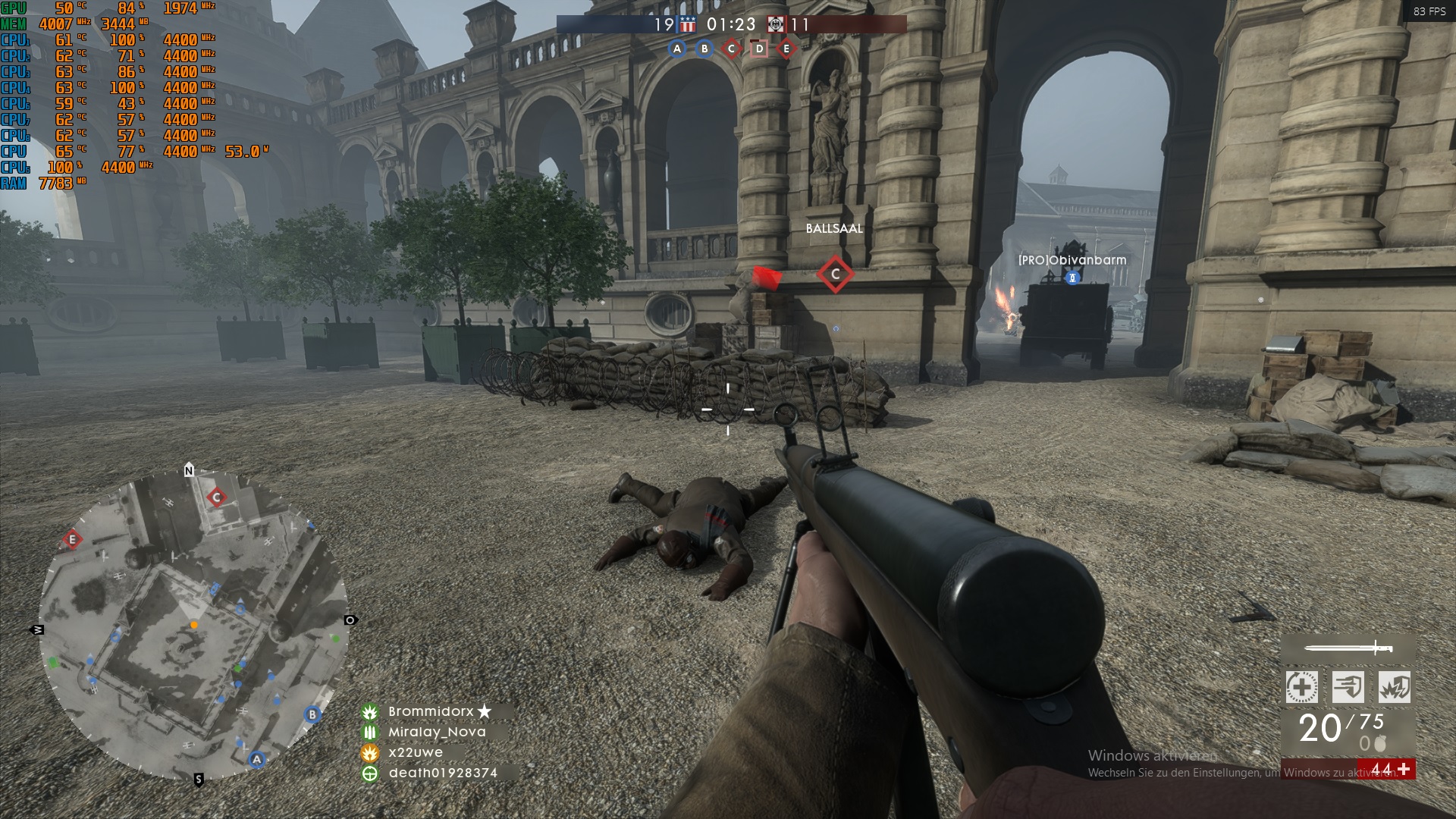1456x819 pixels.
Task: Click x22uwe's orange explosion icon
Action: click(x=370, y=754)
